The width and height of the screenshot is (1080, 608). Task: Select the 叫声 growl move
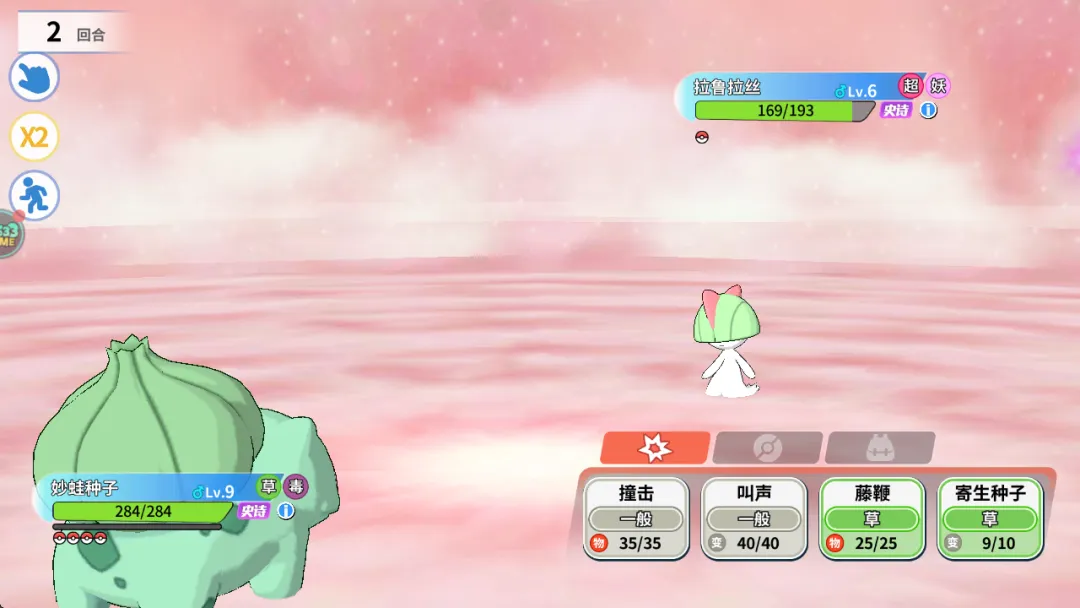[754, 517]
